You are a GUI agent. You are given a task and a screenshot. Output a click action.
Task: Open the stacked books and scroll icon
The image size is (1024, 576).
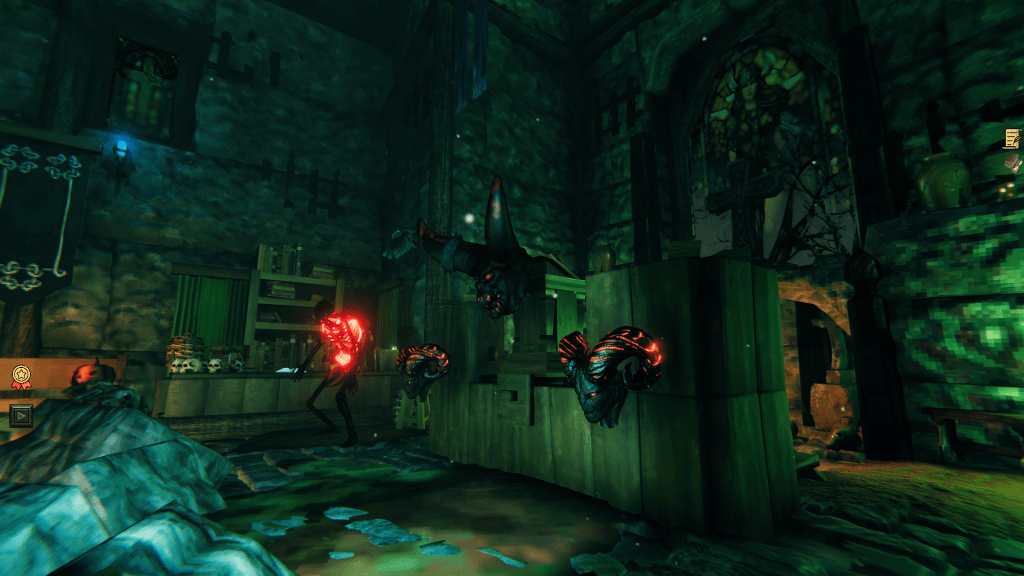1014,165
